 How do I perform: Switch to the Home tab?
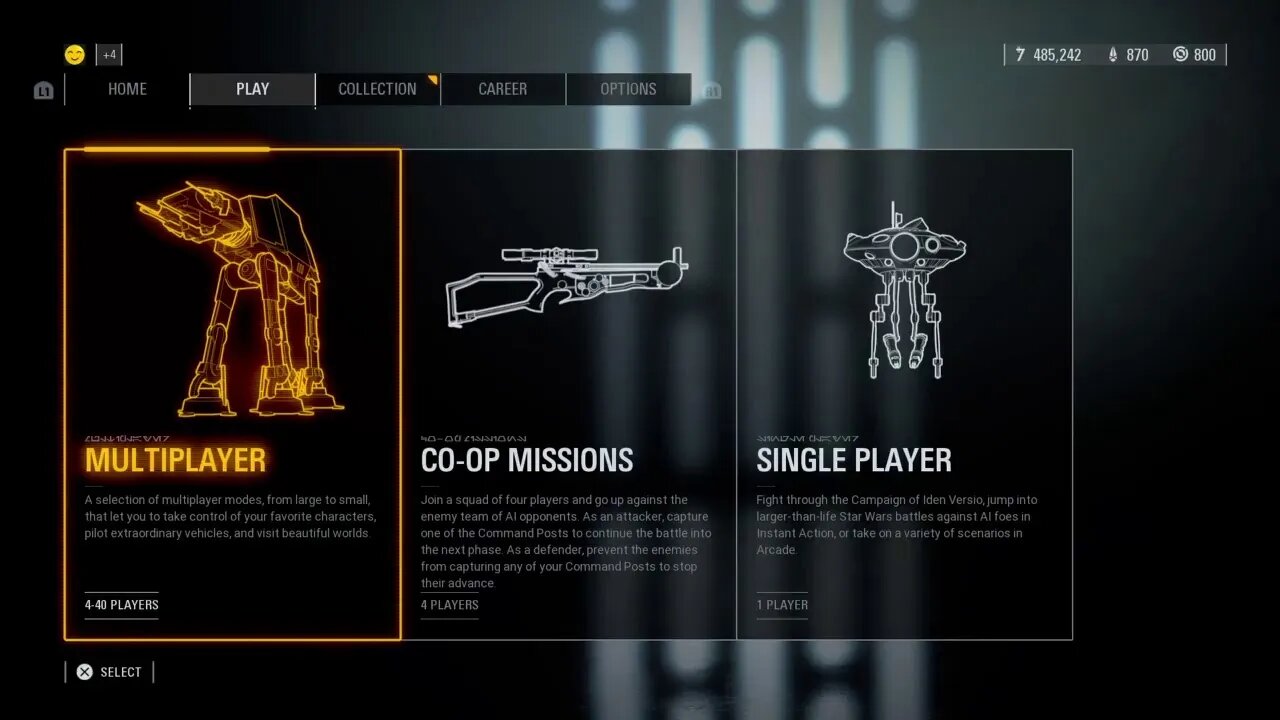[x=127, y=89]
